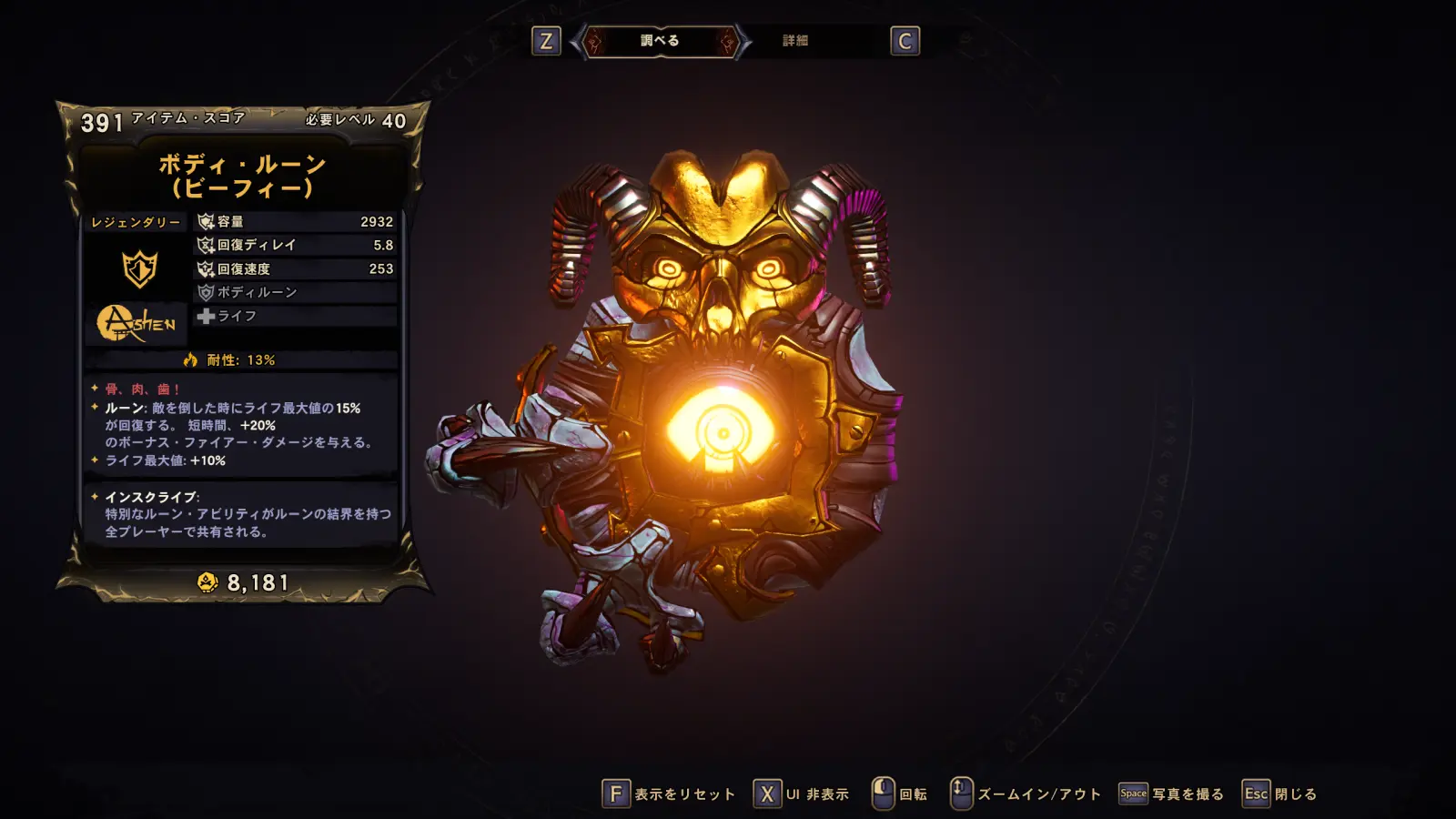Screen dimensions: 1456x819
Task: Switch to the 詳細 tab
Action: point(795,41)
